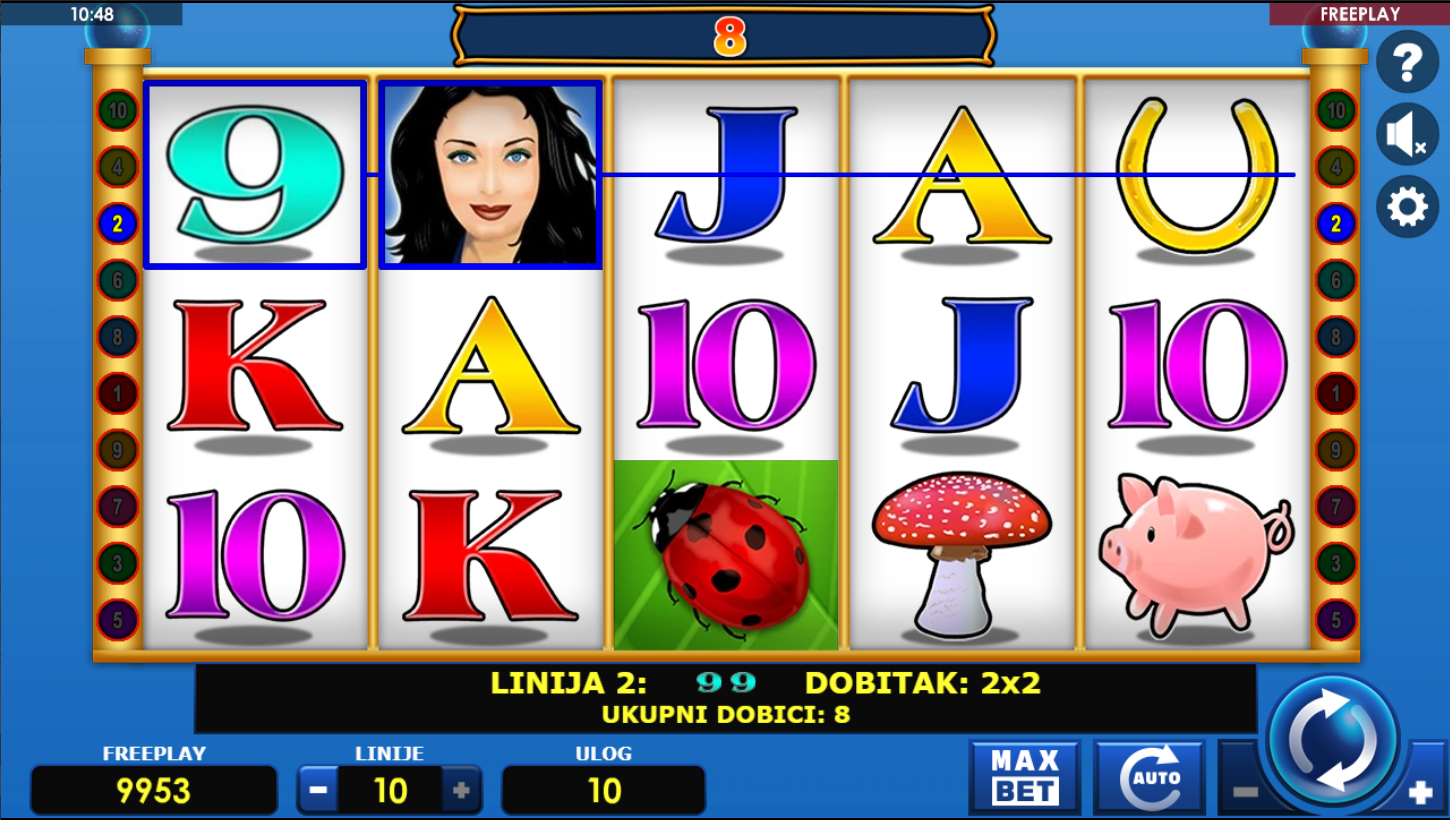Raise the bet with the white plus button
The image size is (1450, 820).
pyautogui.click(x=1420, y=793)
